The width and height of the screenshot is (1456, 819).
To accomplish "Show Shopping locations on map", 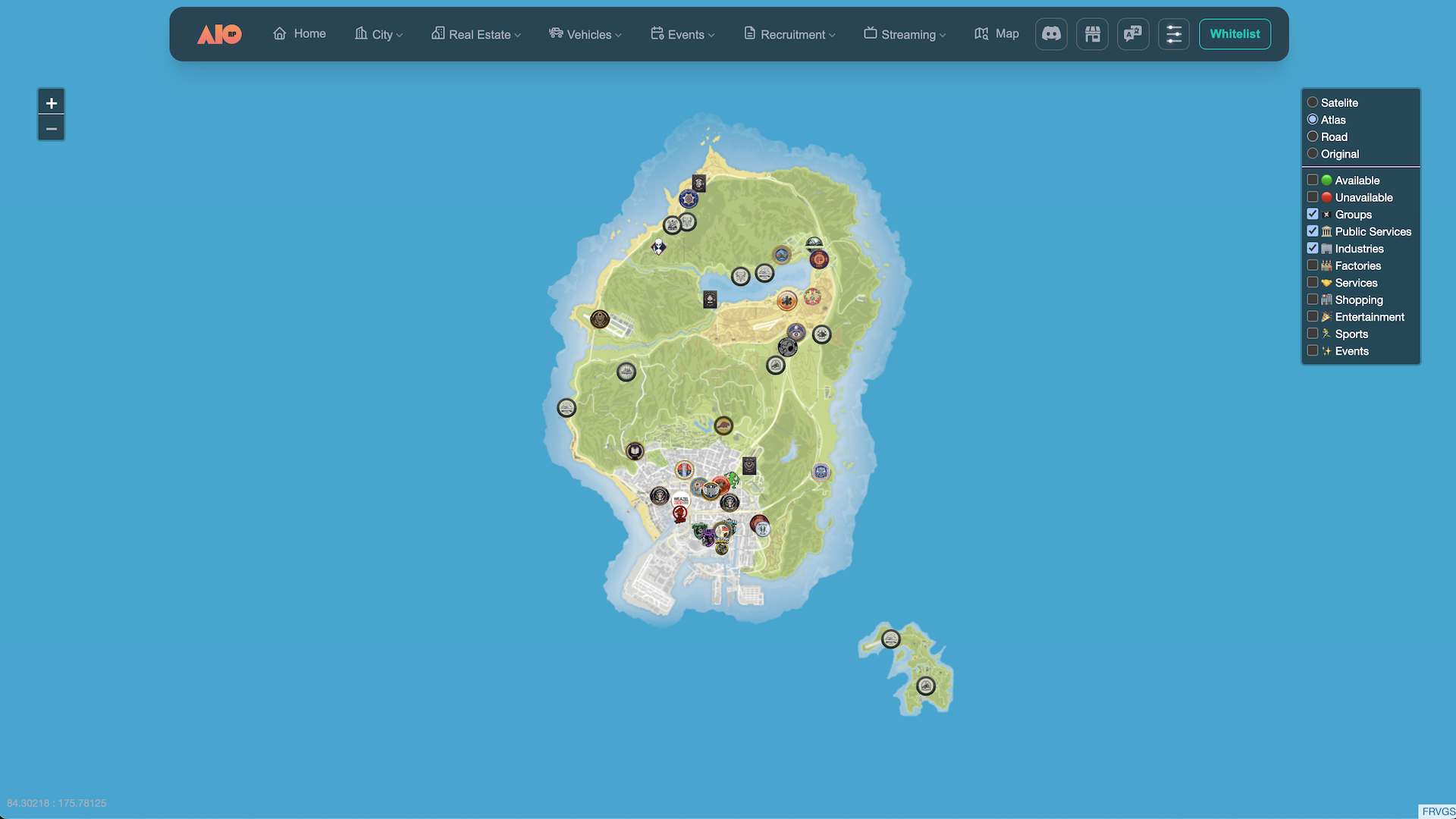I will pyautogui.click(x=1313, y=300).
